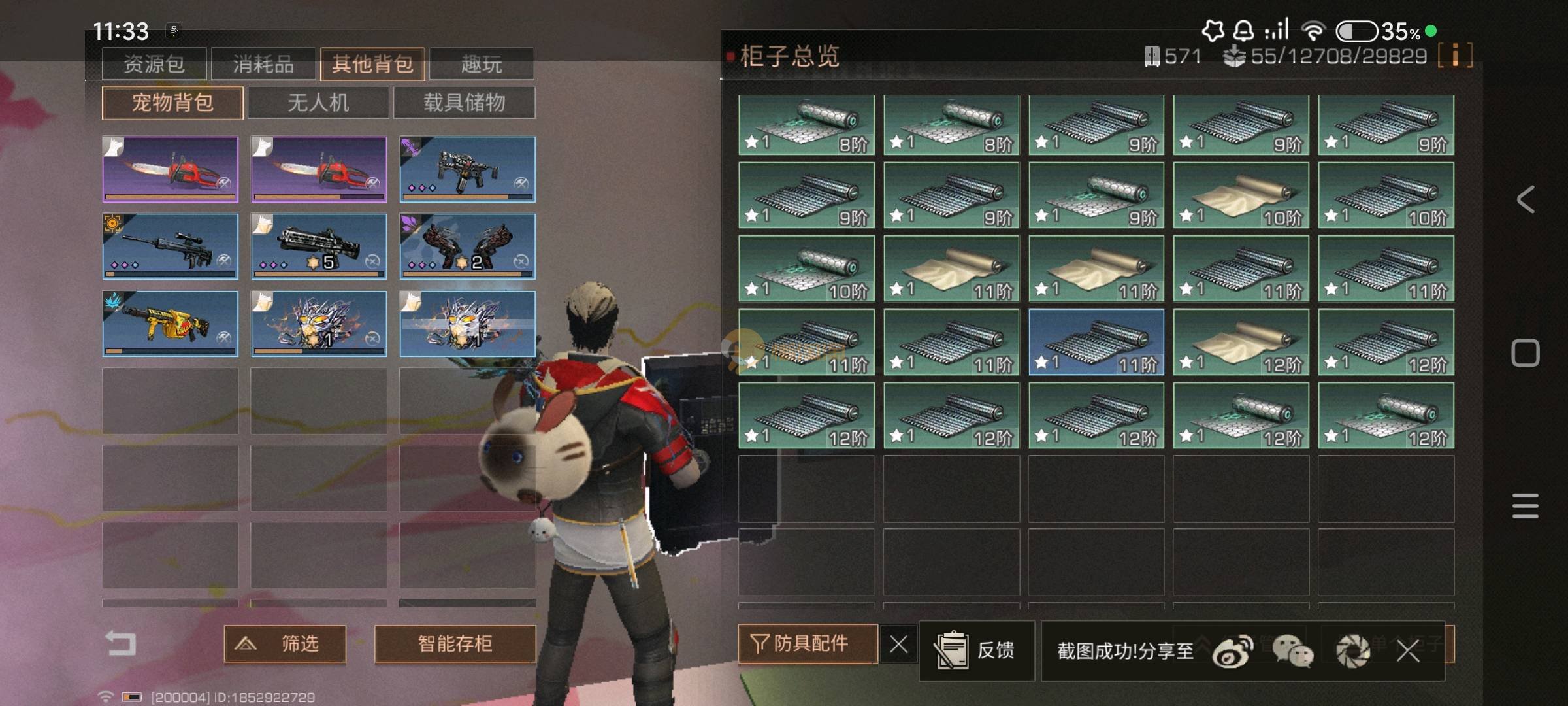Choose the 宠物背包 sub-tab
The image size is (1568, 706).
pyautogui.click(x=172, y=103)
